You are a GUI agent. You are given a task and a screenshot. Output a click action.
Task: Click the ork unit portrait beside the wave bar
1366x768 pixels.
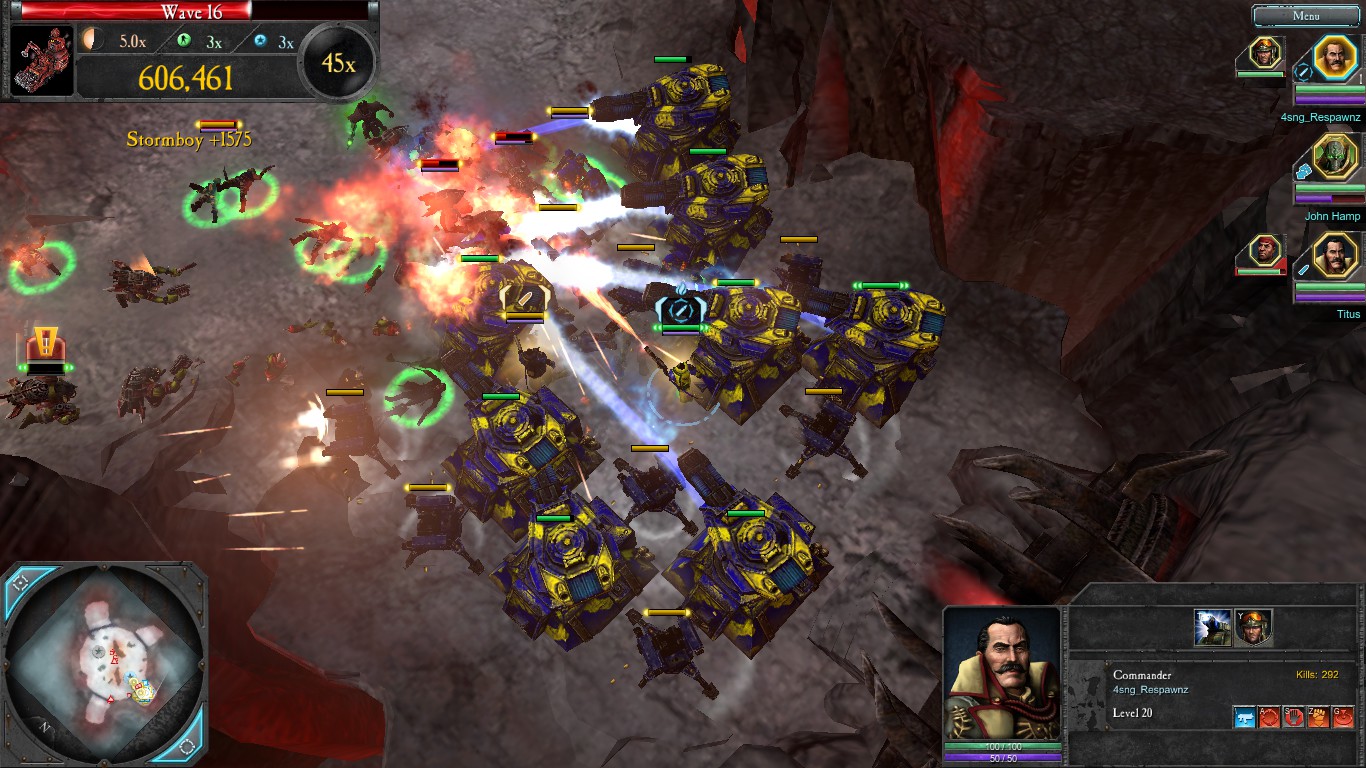click(40, 58)
